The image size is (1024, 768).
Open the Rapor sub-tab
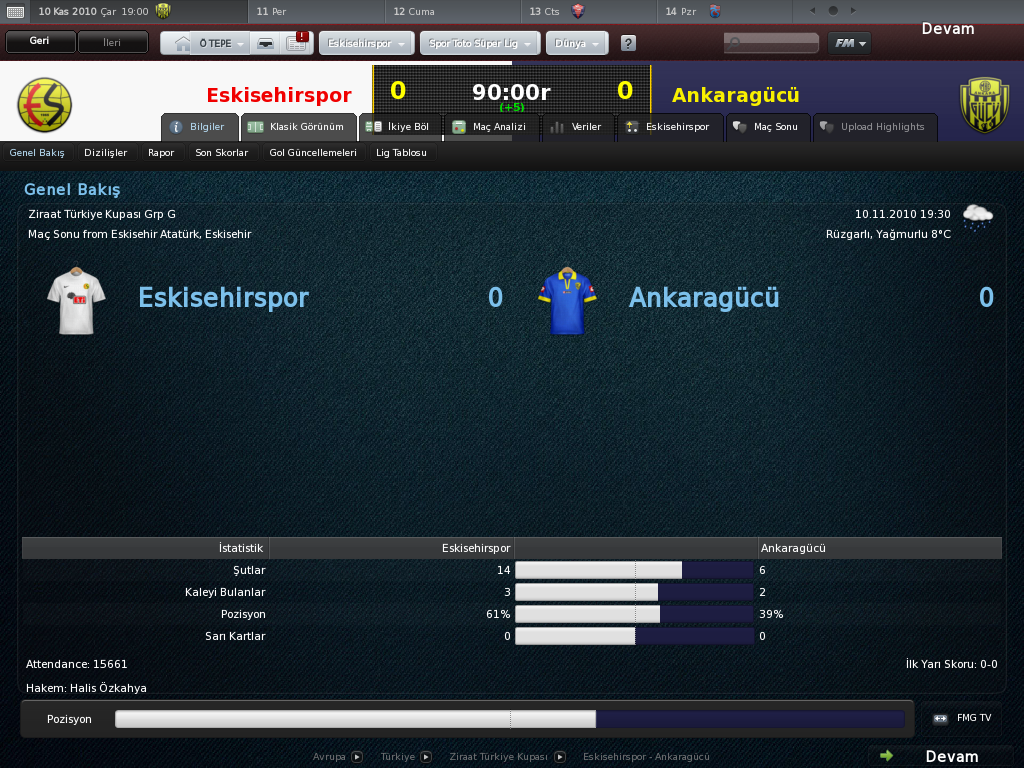tap(161, 153)
